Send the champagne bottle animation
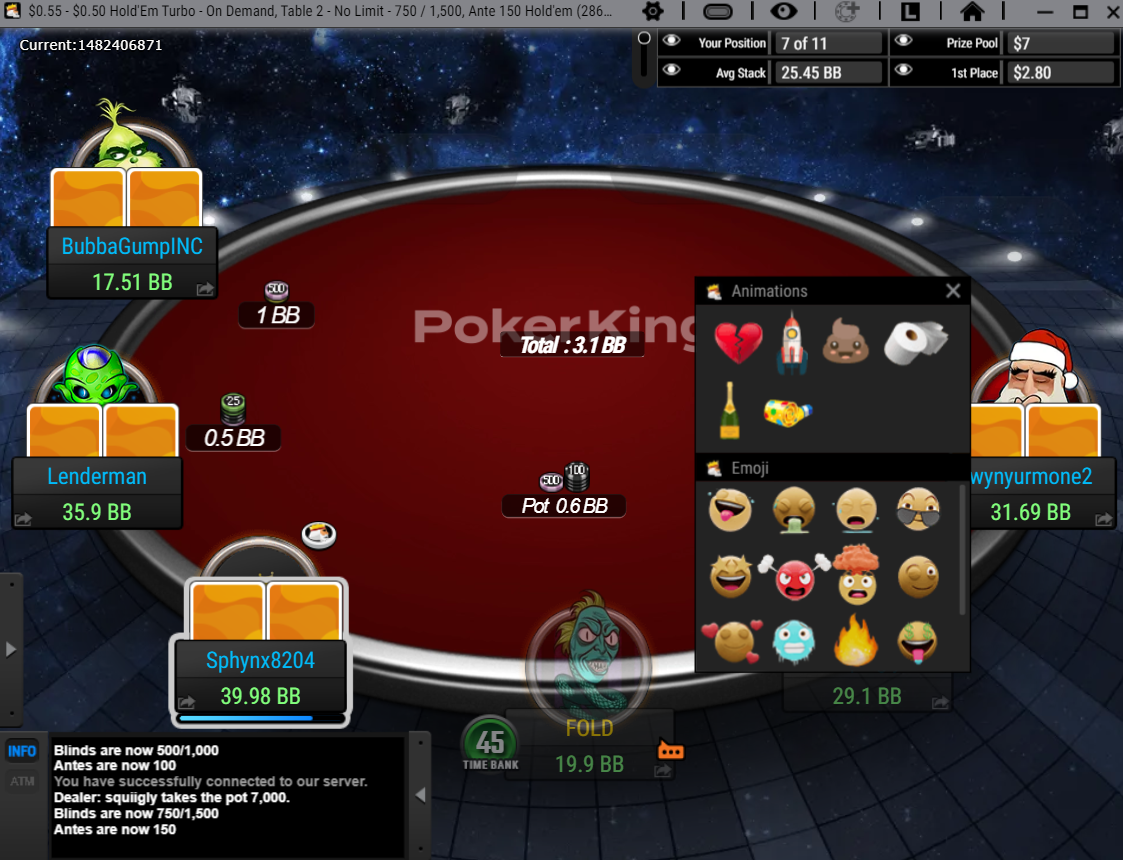 730,410
